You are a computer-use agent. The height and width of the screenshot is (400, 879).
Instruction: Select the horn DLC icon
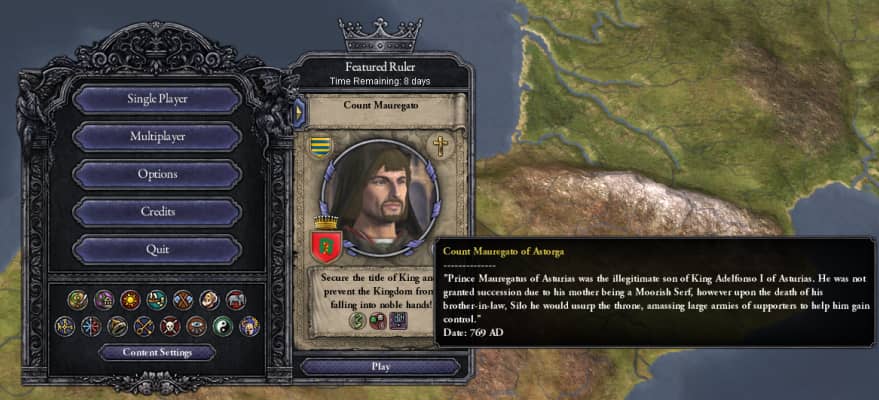[x=118, y=325]
